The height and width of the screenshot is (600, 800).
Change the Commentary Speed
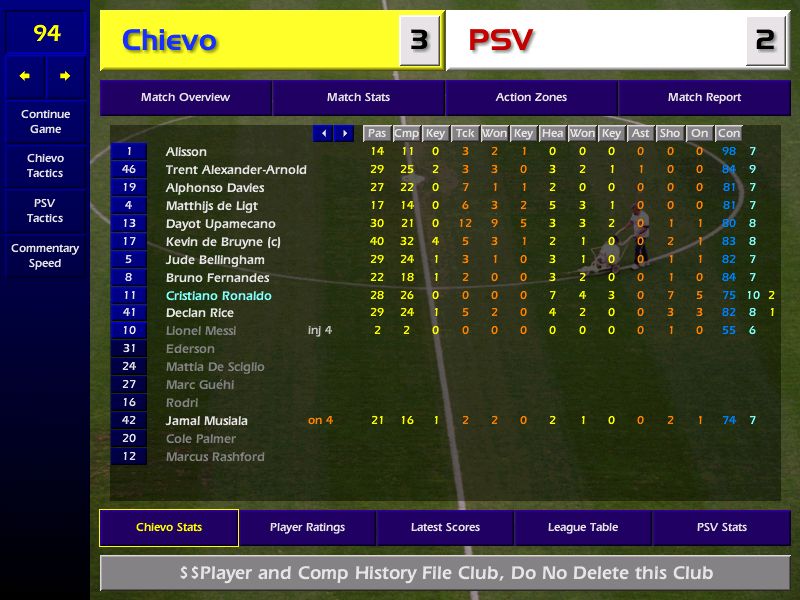tap(45, 255)
